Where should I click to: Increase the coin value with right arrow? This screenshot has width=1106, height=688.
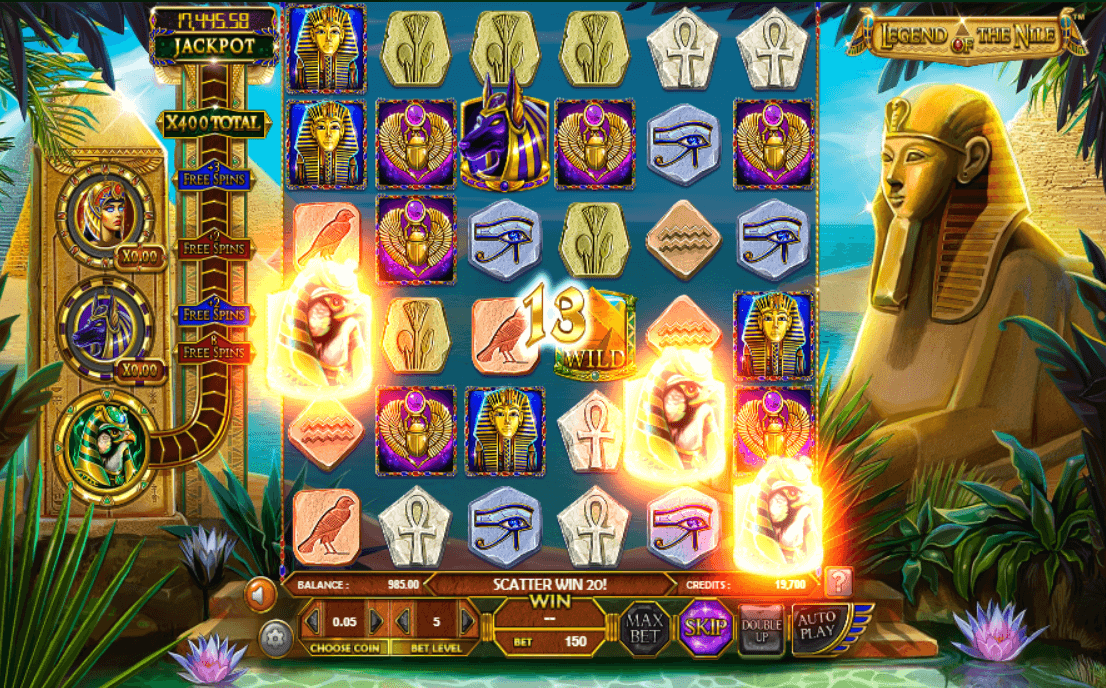point(376,621)
